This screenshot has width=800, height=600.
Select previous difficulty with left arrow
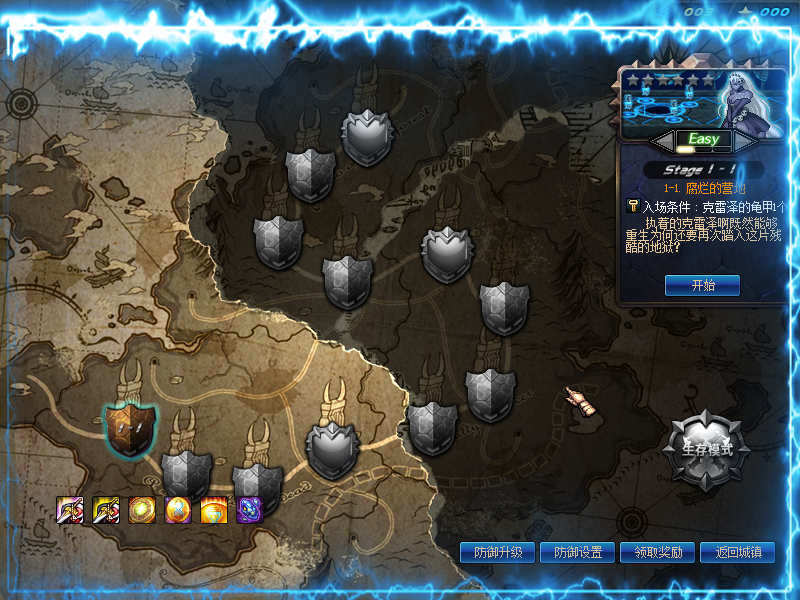pos(663,140)
